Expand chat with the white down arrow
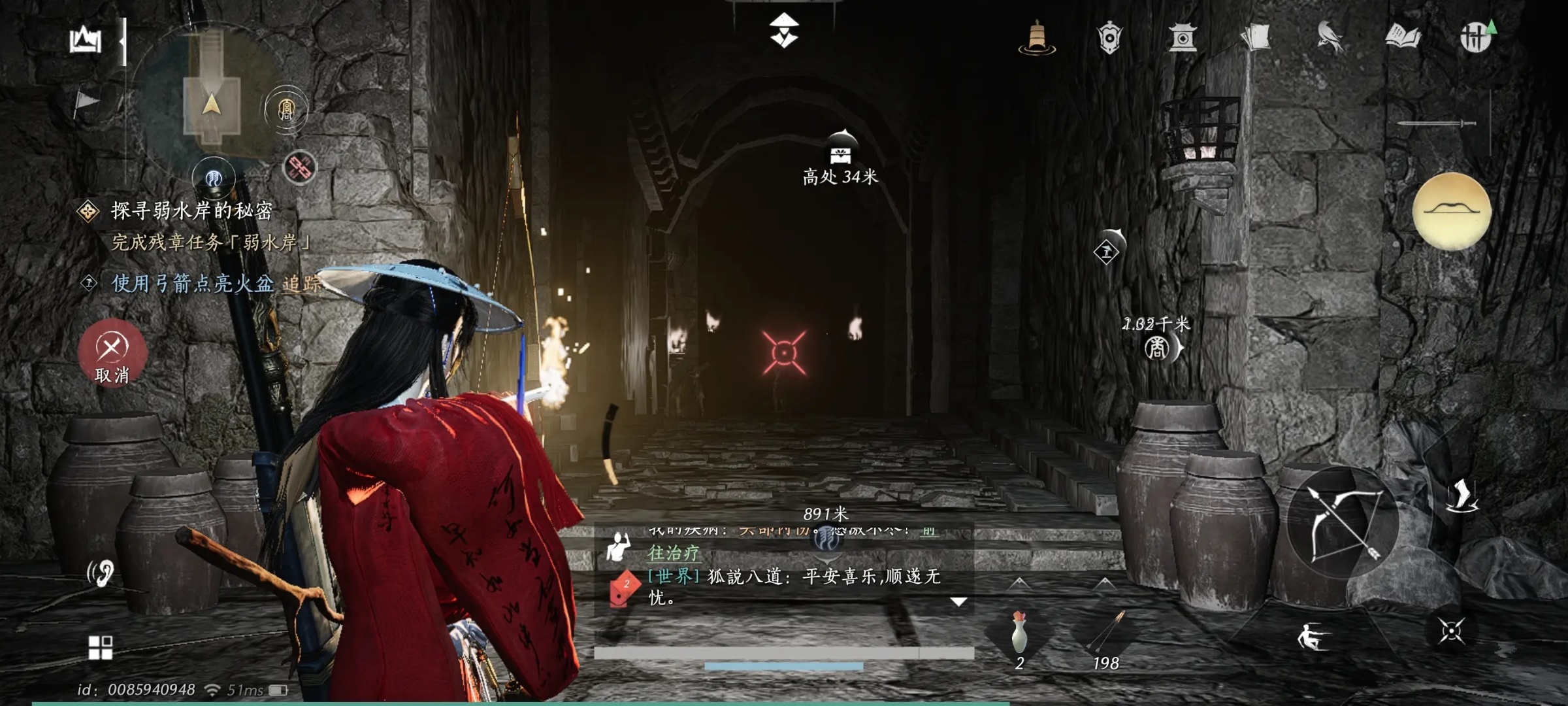The height and width of the screenshot is (706, 1568). 958,601
